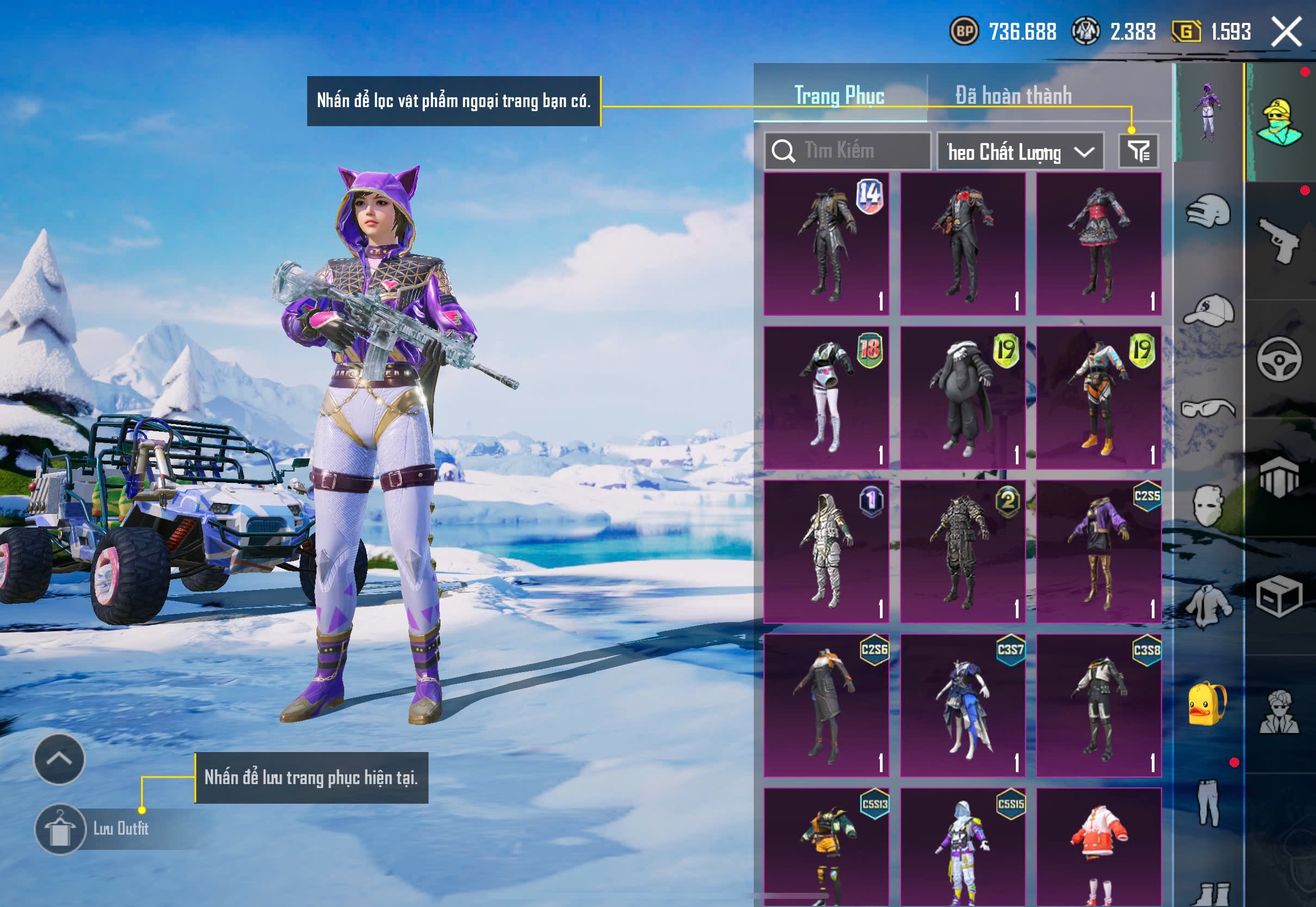Expand the round up-arrow button
Viewport: 1316px width, 907px height.
59,759
